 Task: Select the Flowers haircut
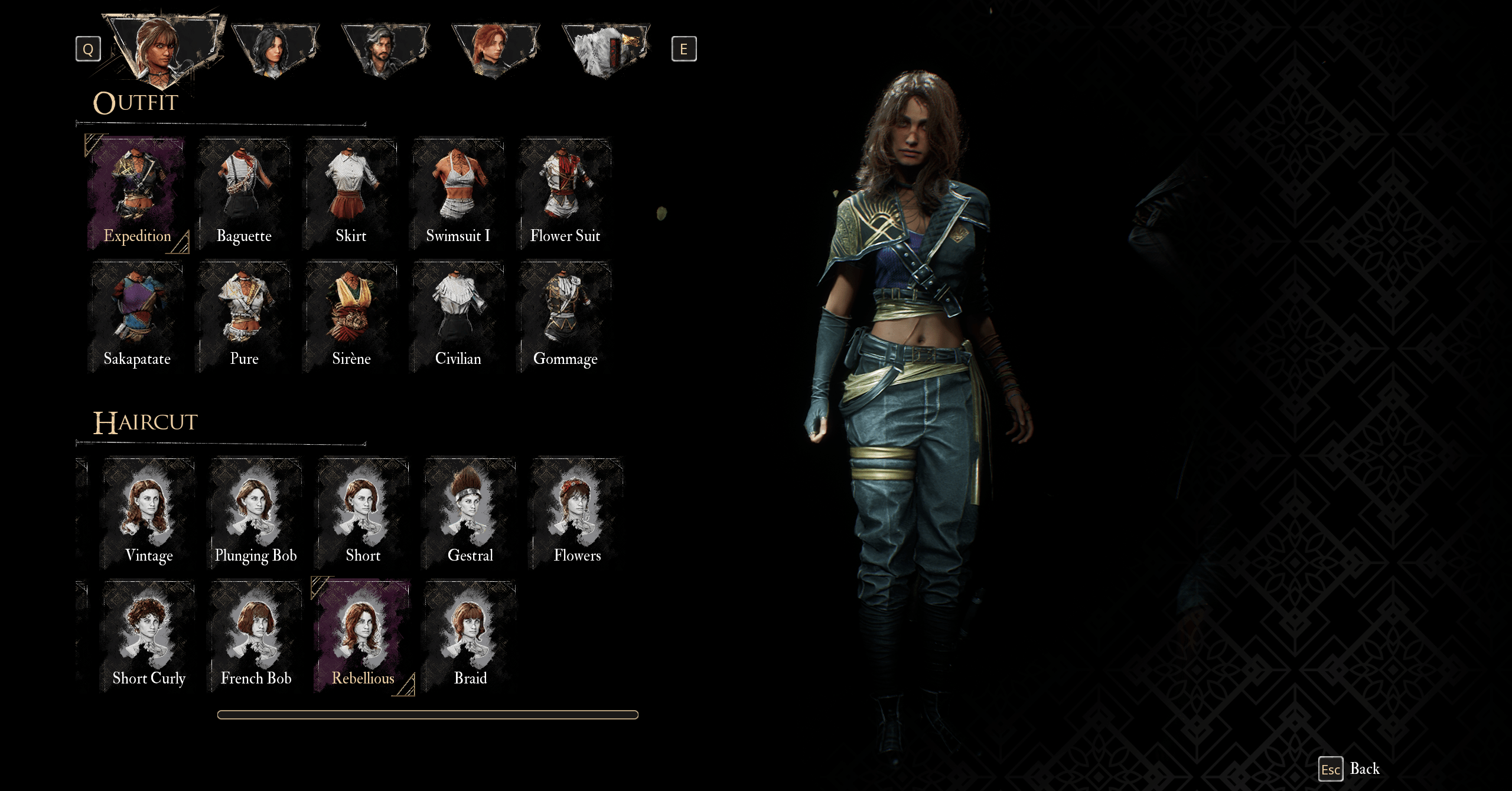(577, 513)
